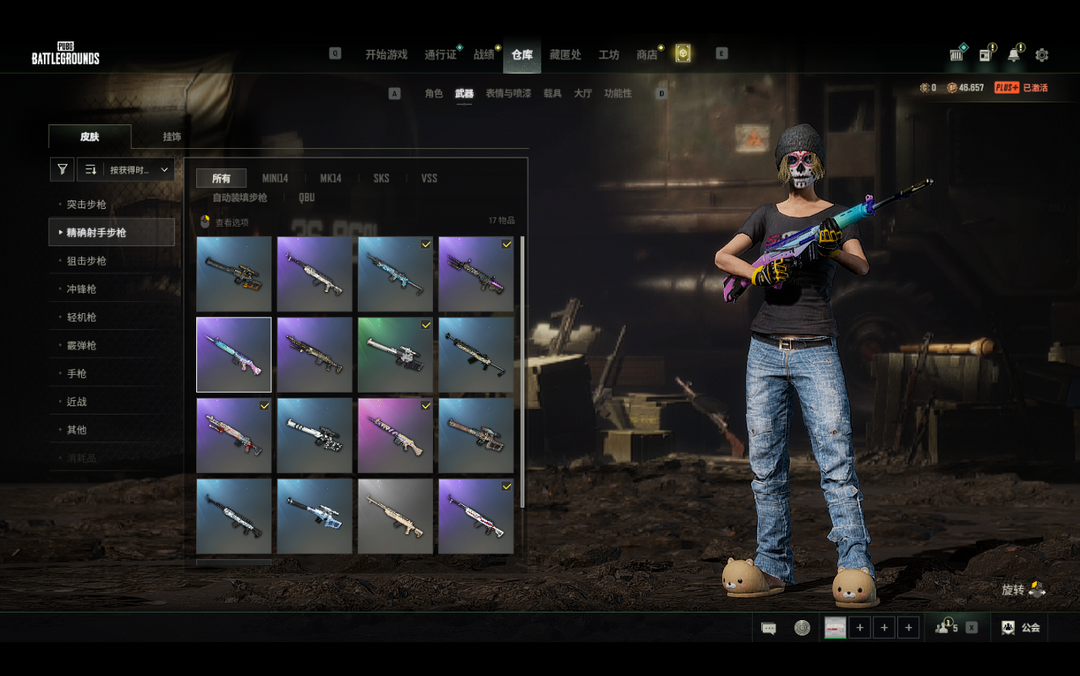Open settings with the gear icon

(1042, 55)
